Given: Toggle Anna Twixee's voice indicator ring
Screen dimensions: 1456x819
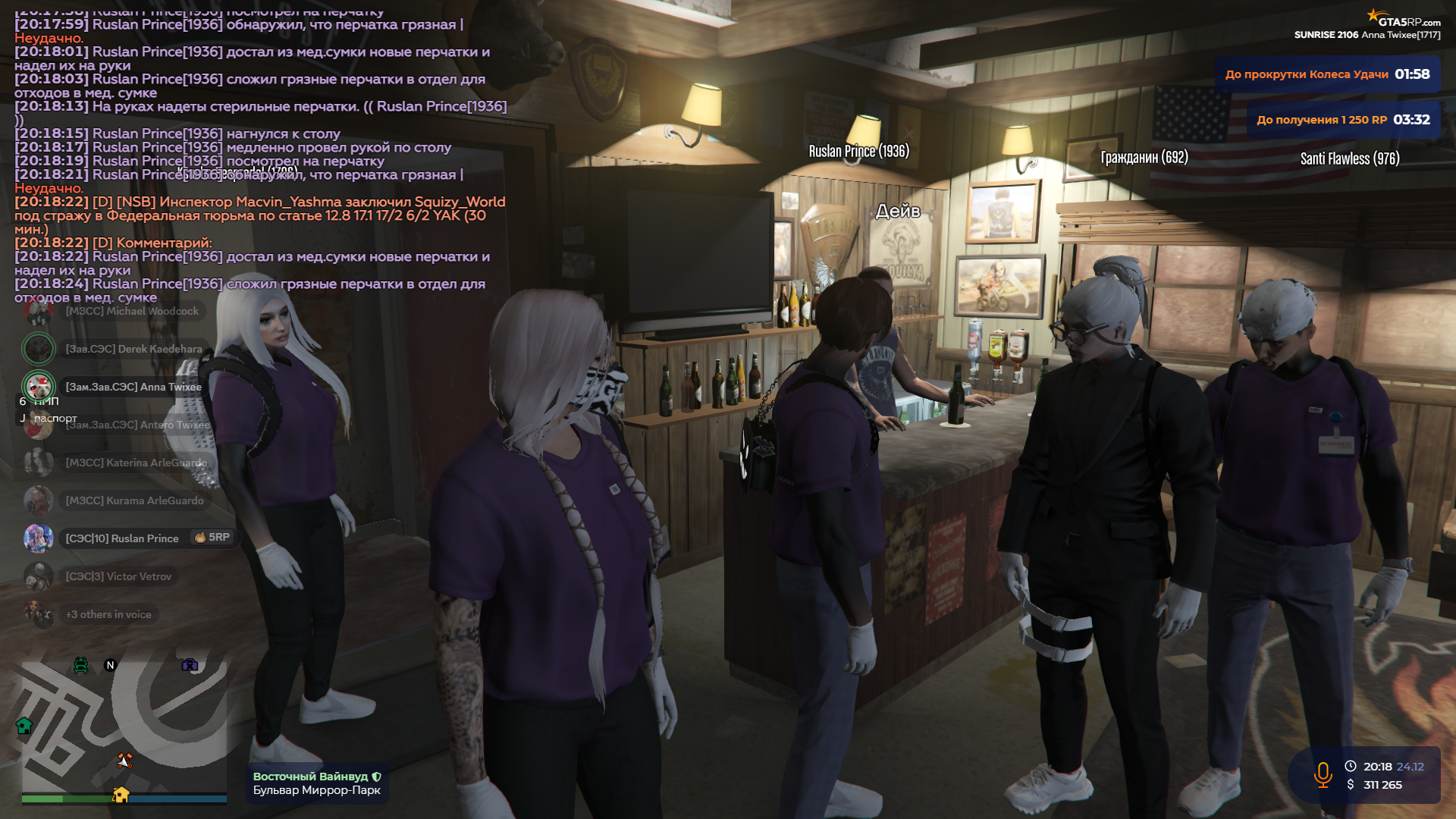Looking at the screenshot, I should pyautogui.click(x=39, y=387).
